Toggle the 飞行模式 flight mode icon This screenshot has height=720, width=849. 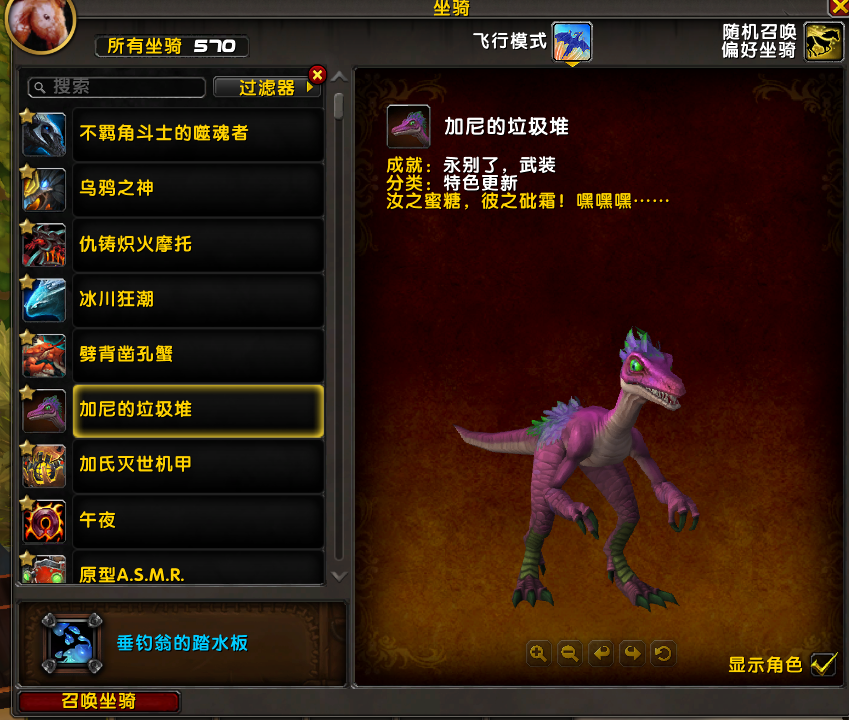pos(572,42)
